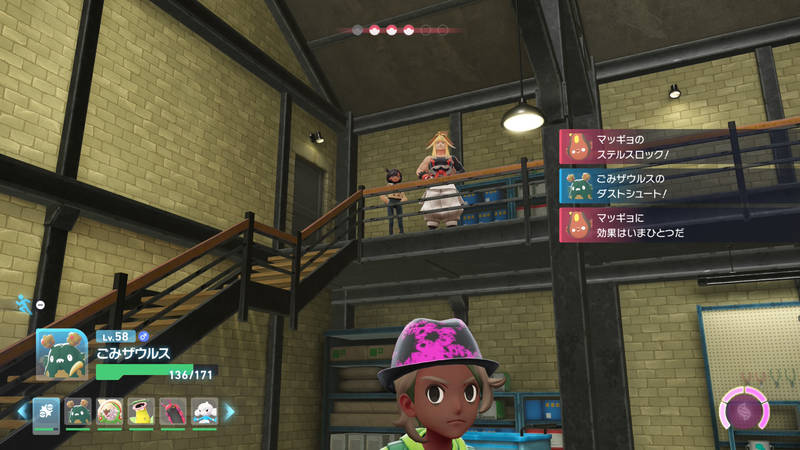
Task: Choose the yellow Pokémon with green hat
Action: 141,411
